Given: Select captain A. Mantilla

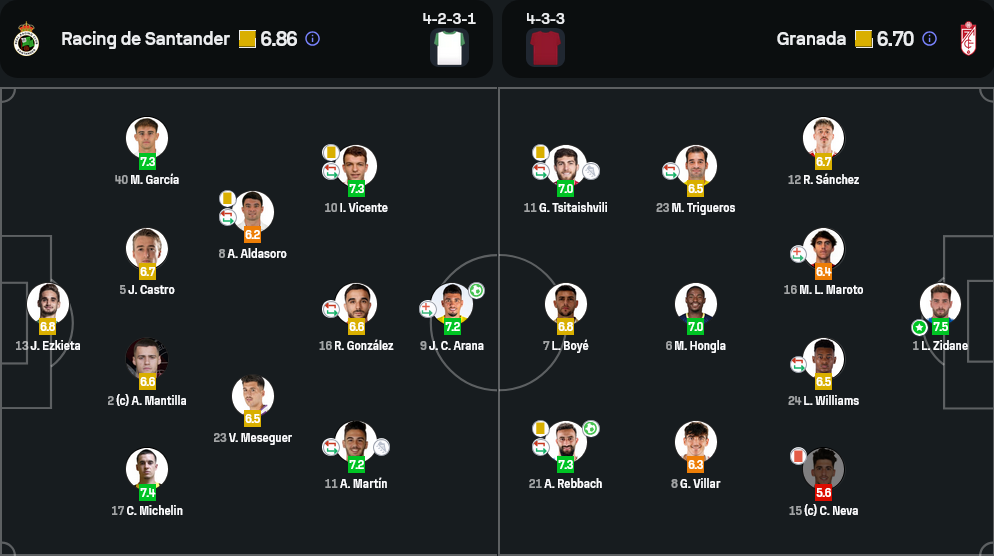Looking at the screenshot, I should click(x=147, y=360).
